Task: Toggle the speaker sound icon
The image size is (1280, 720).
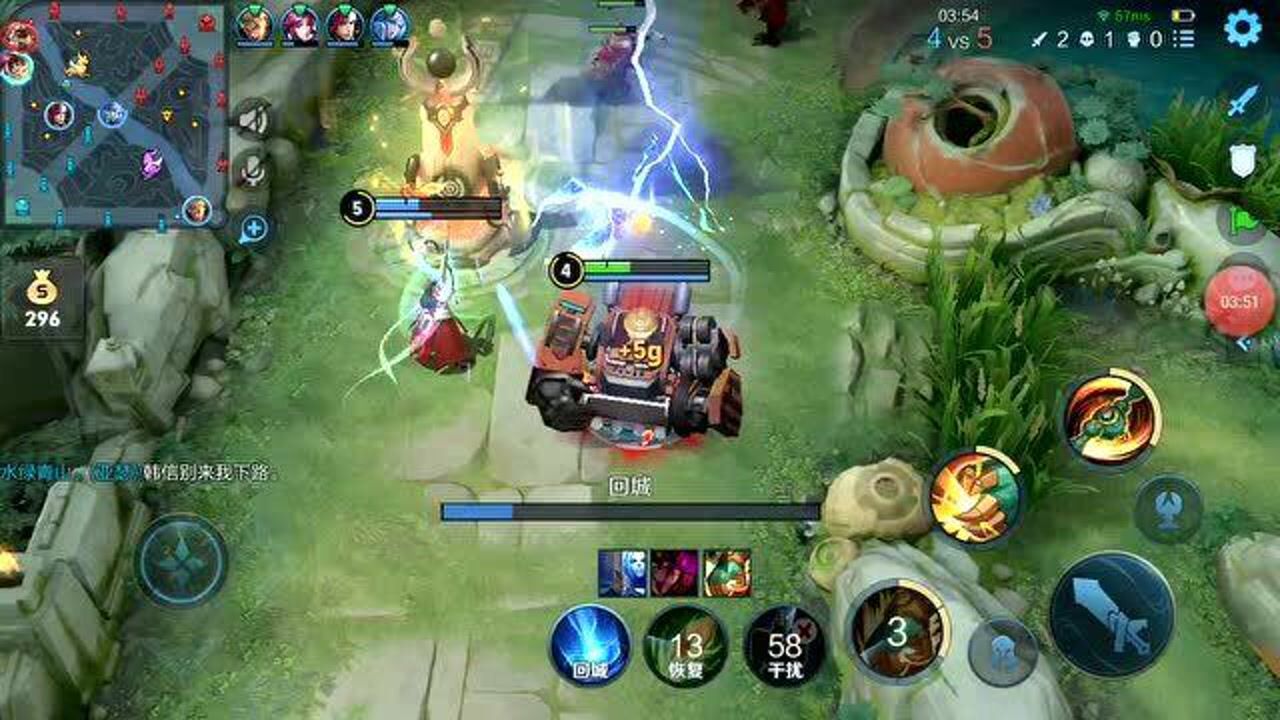Action: point(253,120)
